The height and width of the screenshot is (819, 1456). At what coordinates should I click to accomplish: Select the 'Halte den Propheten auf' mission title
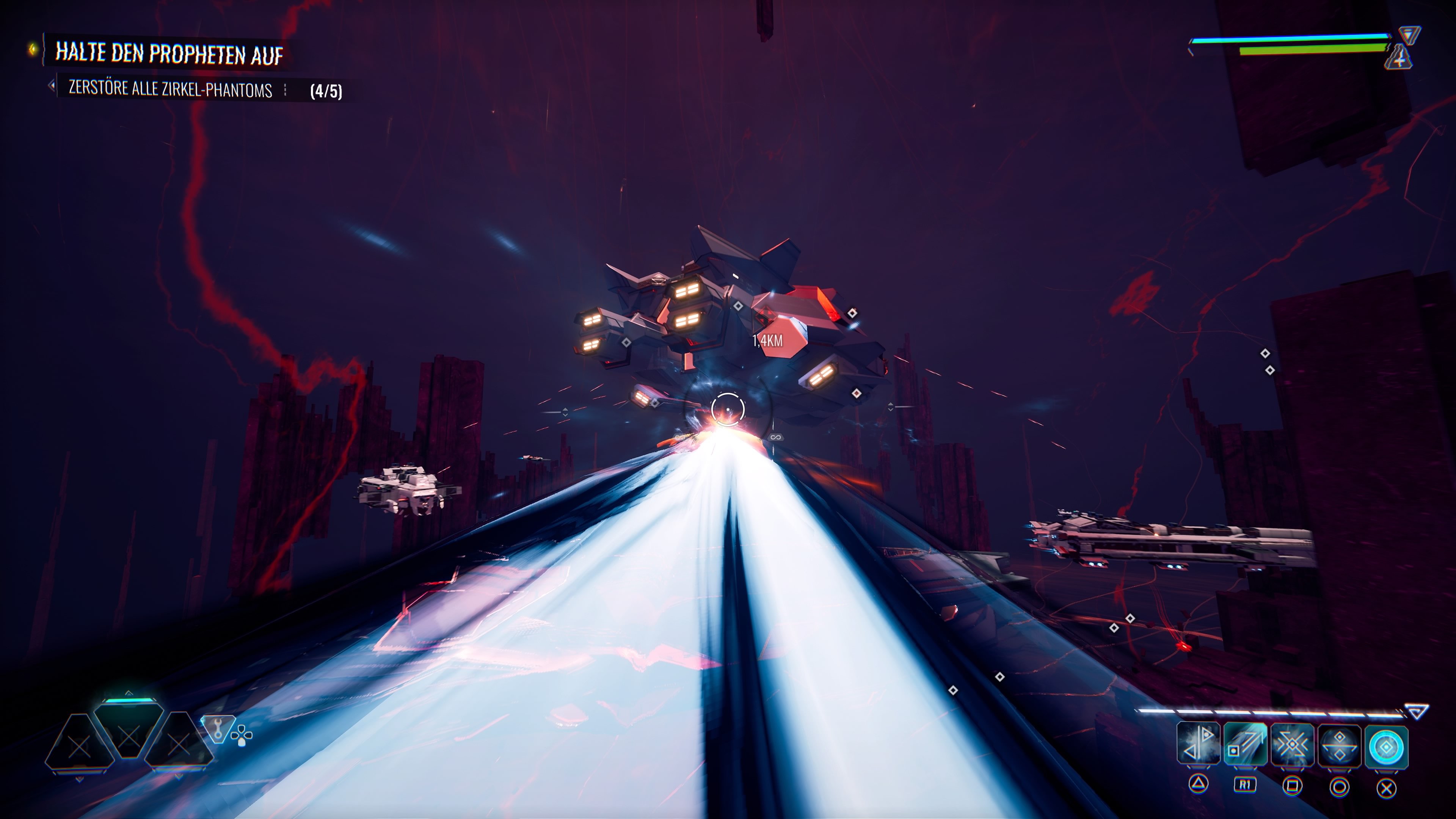[x=168, y=53]
